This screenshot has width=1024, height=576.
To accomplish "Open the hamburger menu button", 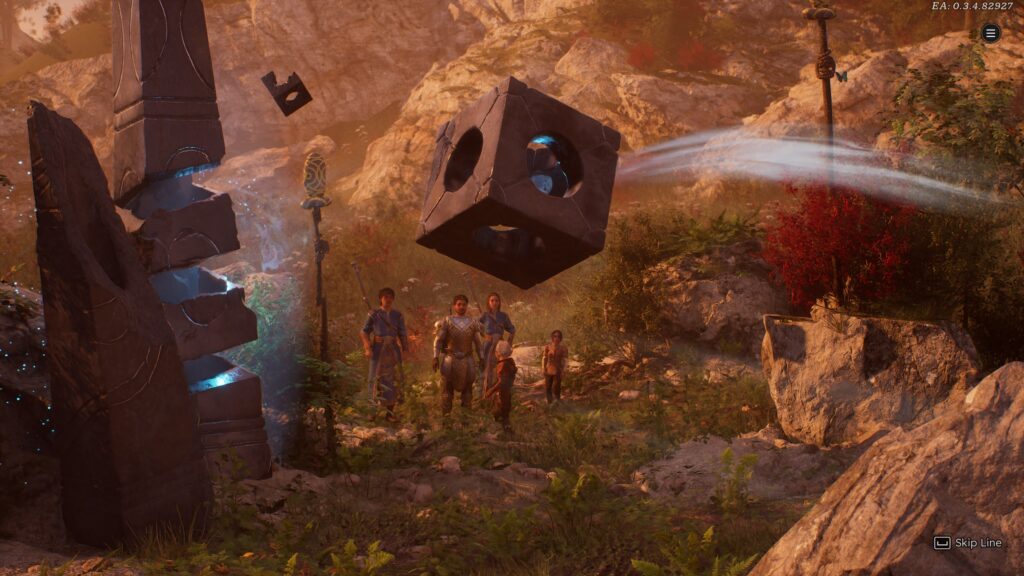I will pyautogui.click(x=990, y=33).
